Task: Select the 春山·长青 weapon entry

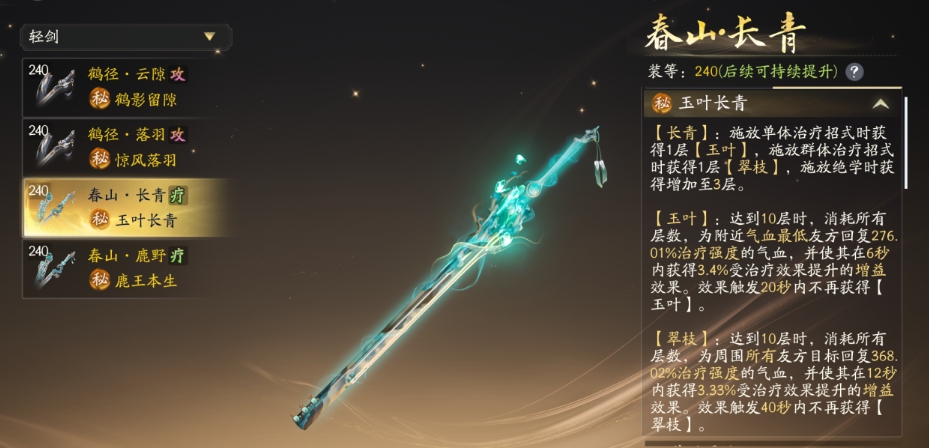Action: [x=126, y=207]
